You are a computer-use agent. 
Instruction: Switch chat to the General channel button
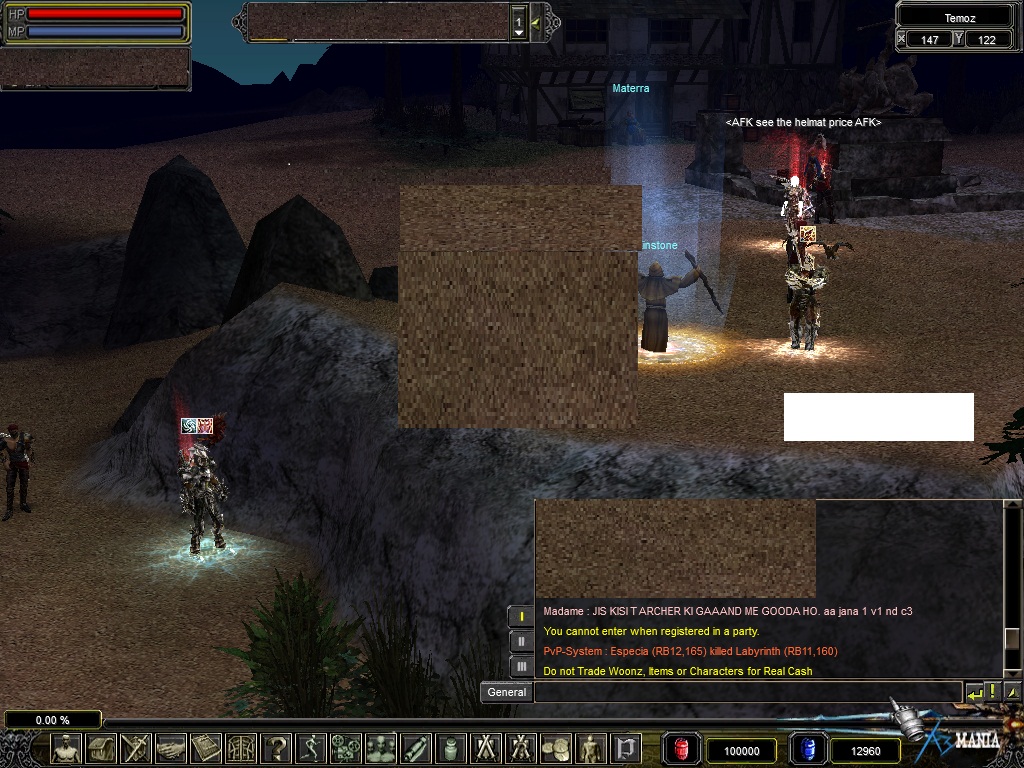pyautogui.click(x=506, y=692)
